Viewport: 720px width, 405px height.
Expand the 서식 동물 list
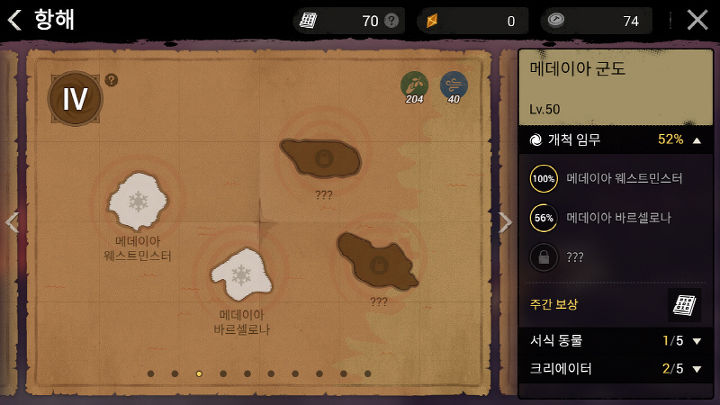point(697,341)
